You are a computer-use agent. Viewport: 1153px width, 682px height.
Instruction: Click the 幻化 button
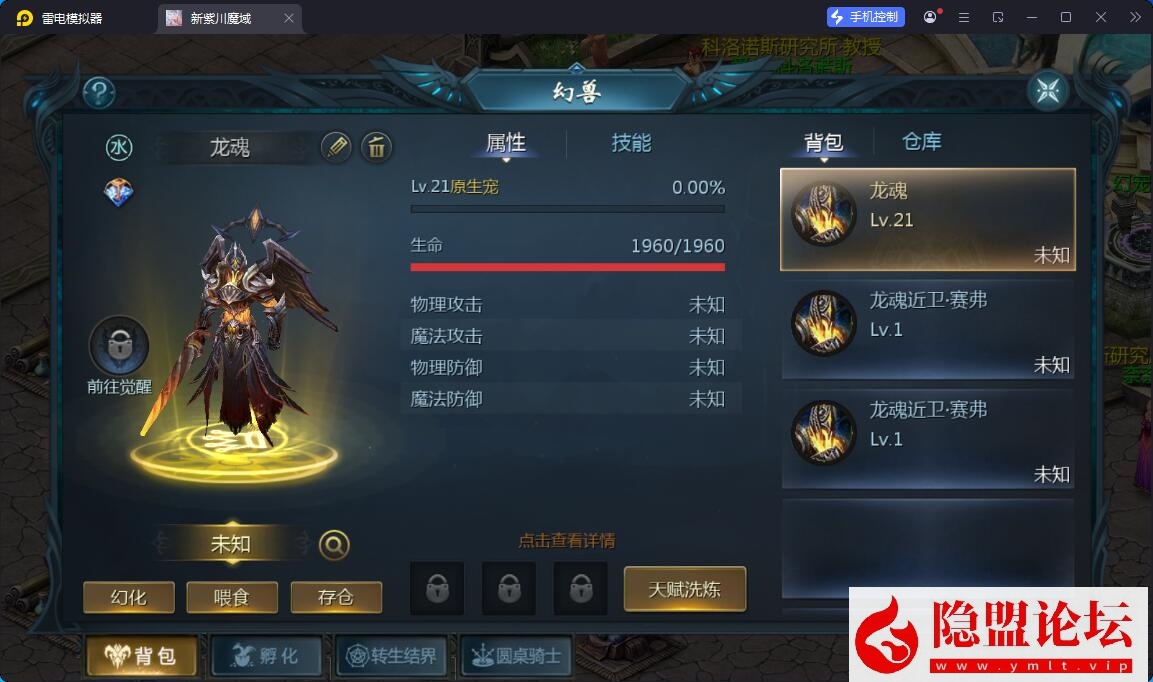129,597
